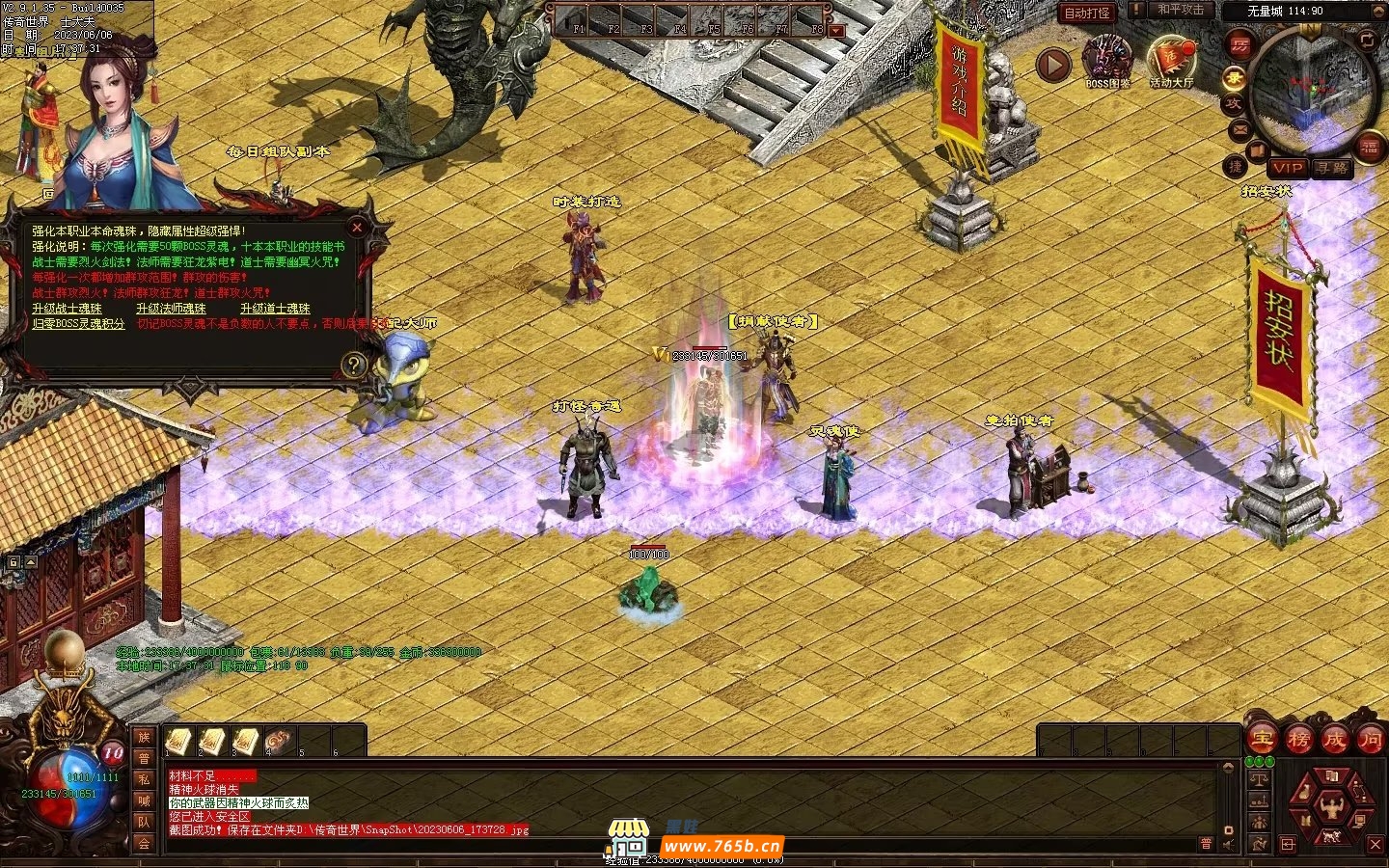
Task: Open the VIP panel
Action: [x=1287, y=168]
